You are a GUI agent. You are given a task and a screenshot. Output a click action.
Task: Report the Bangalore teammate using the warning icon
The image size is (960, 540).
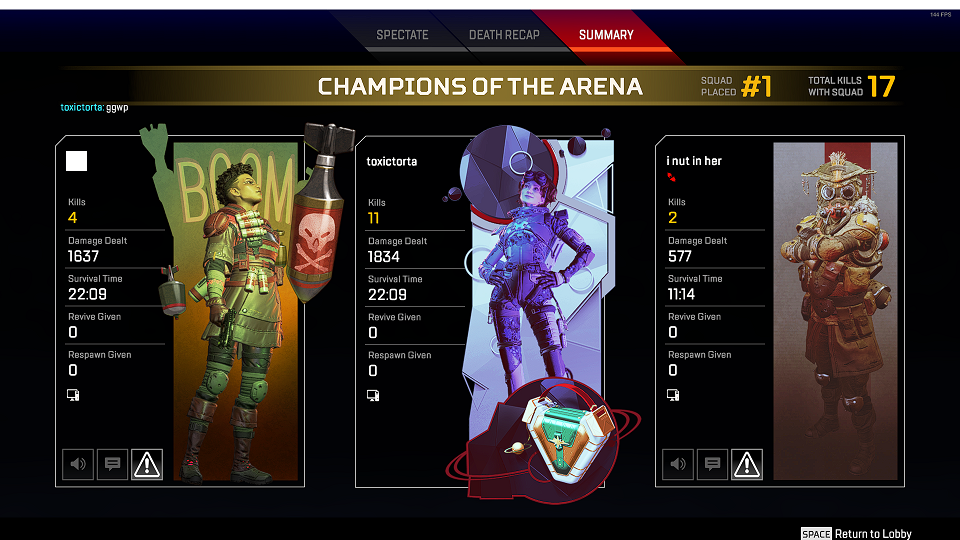pyautogui.click(x=147, y=464)
